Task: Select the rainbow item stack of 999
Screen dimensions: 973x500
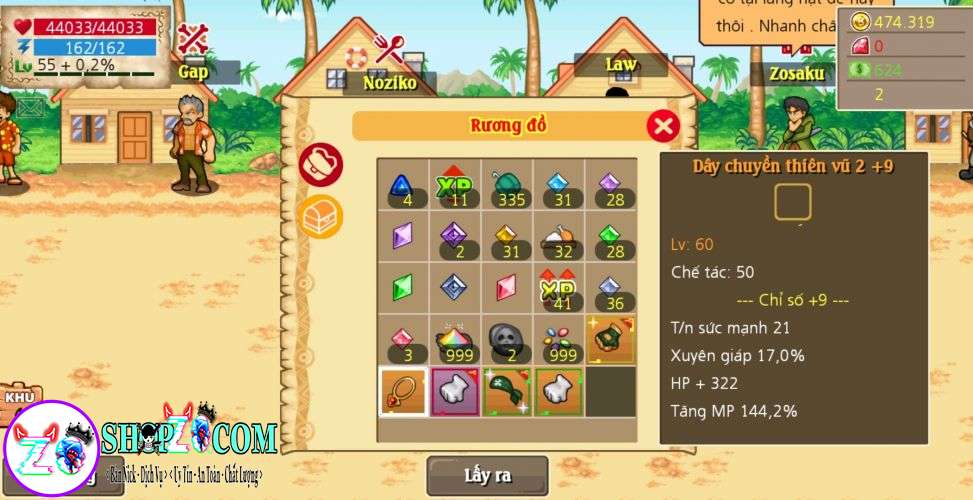Action: click(x=454, y=340)
